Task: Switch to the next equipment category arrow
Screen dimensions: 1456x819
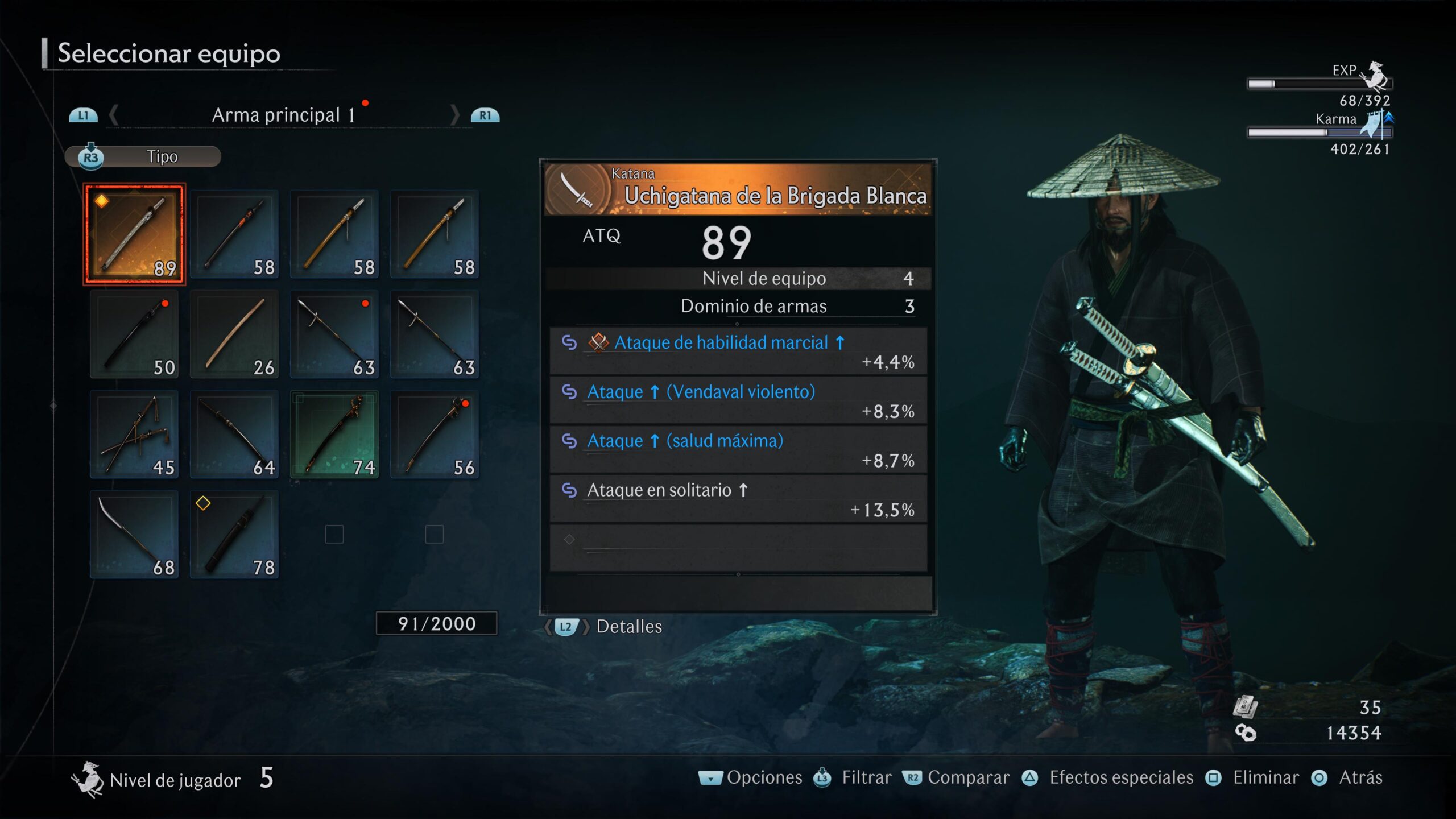Action: click(454, 115)
